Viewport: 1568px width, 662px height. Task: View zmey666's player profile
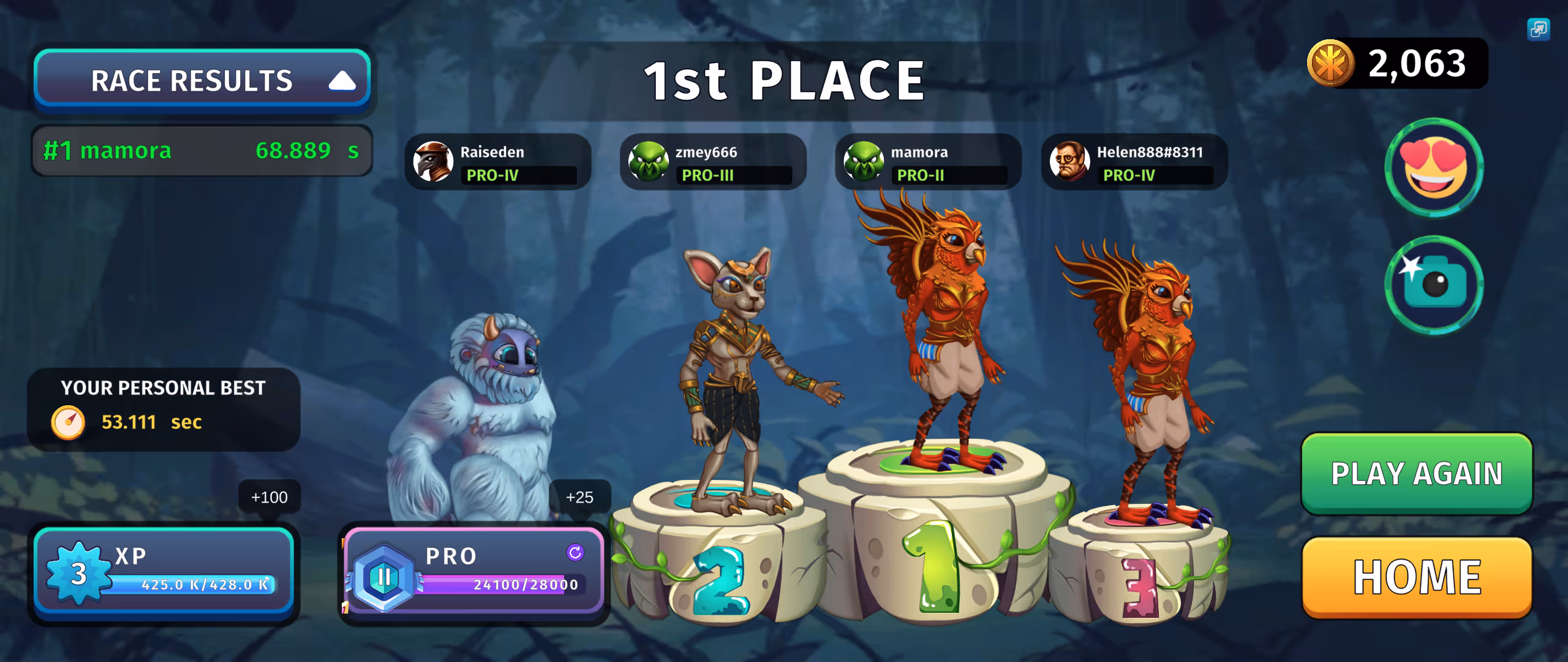712,162
